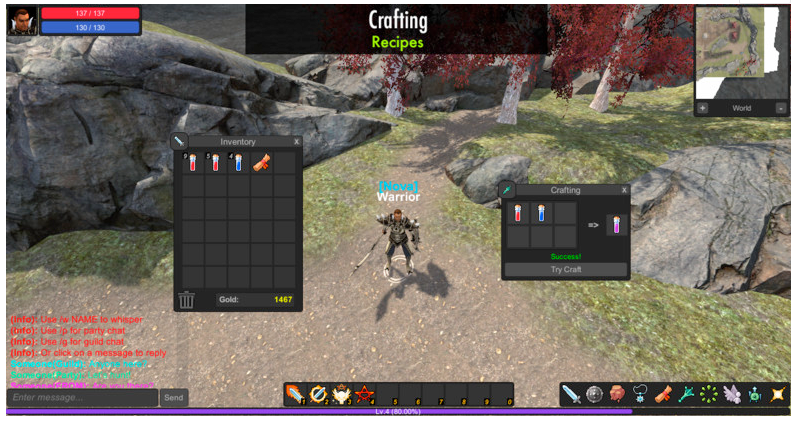Close the Crafting window

coord(625,190)
